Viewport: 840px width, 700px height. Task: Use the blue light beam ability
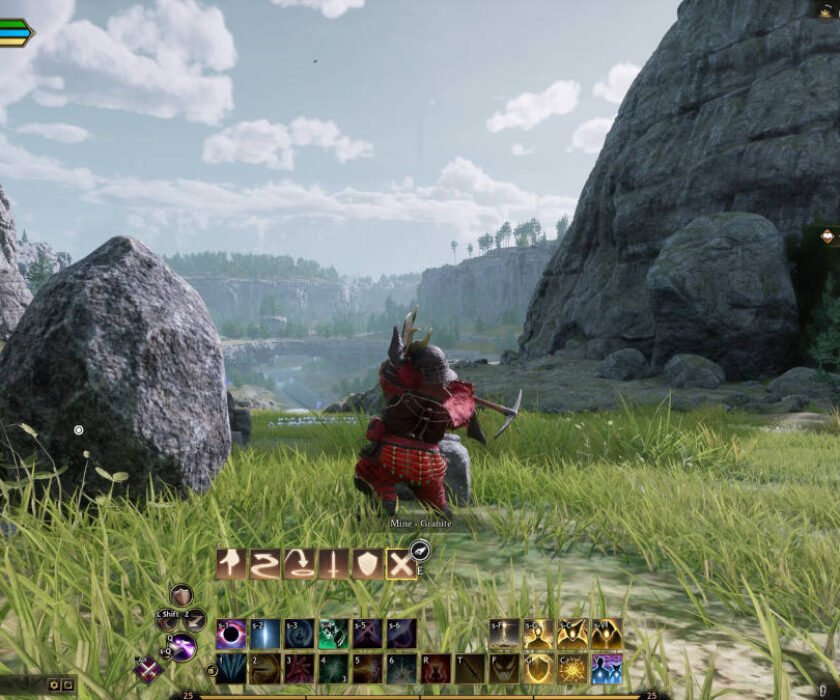265,634
